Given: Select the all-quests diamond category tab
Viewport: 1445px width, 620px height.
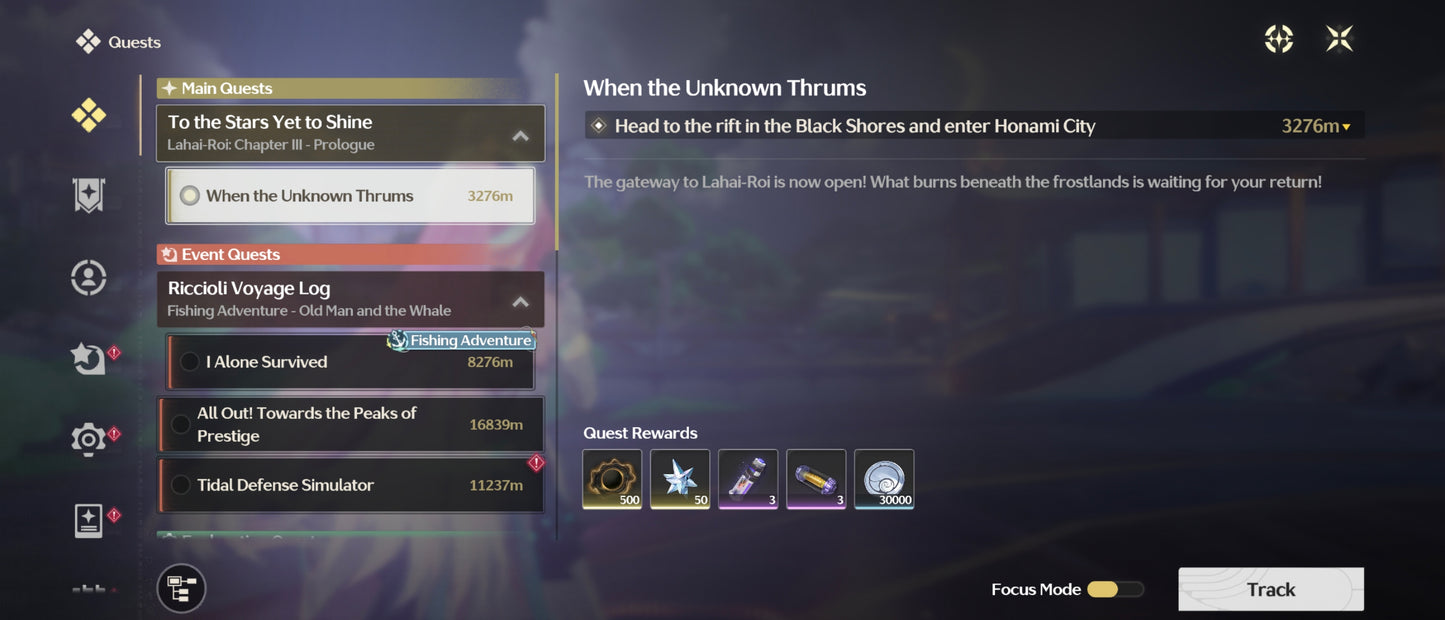Looking at the screenshot, I should [x=89, y=116].
